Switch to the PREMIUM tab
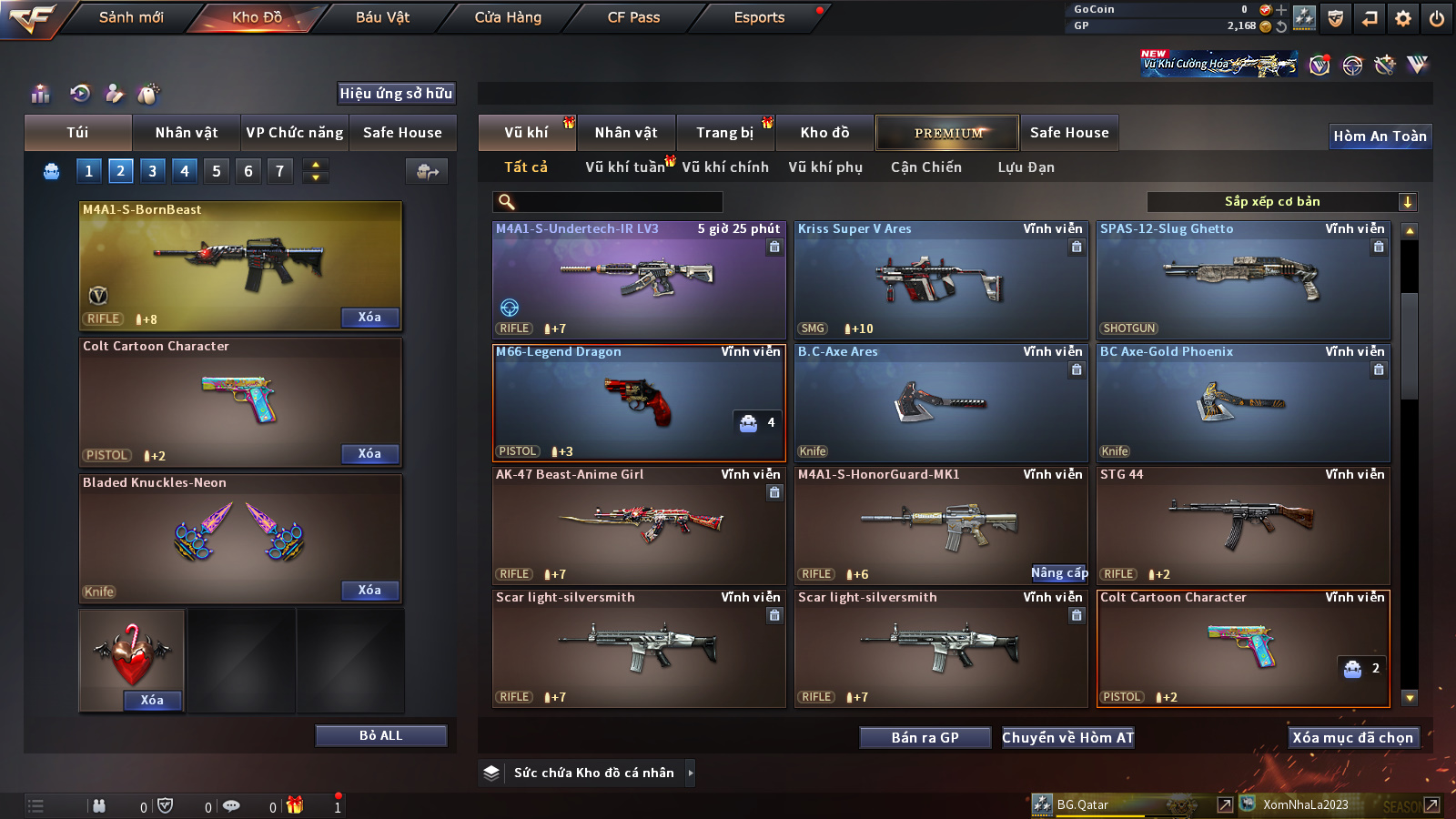The width and height of the screenshot is (1456, 819). pyautogui.click(x=947, y=133)
